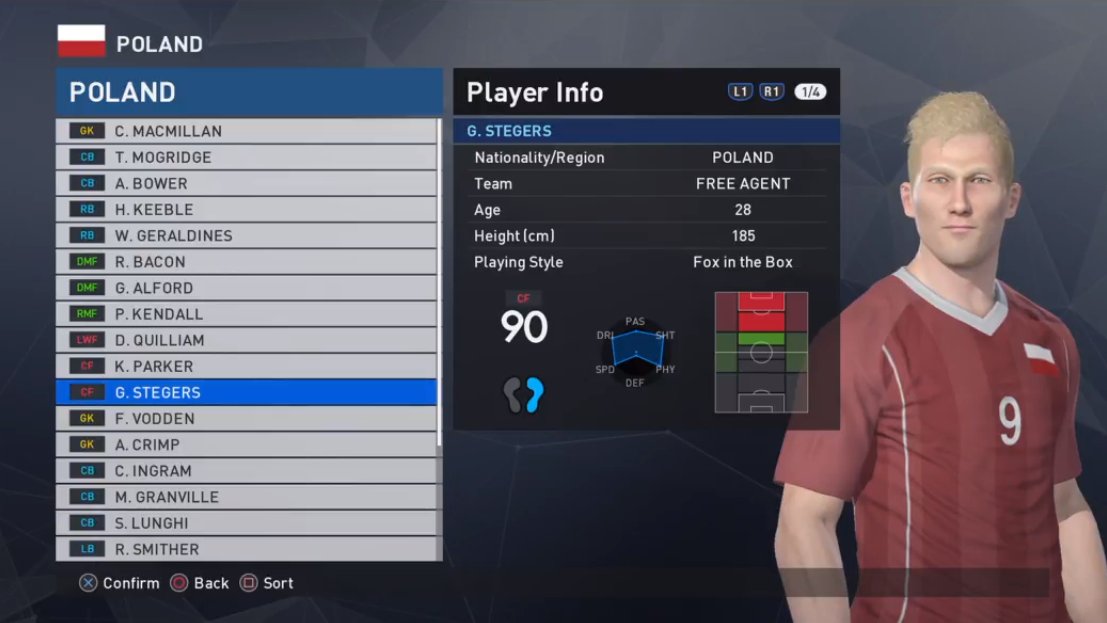Screen dimensions: 1107x623
Task: Choose left wing forward D. Quilliam
Action: tap(246, 340)
